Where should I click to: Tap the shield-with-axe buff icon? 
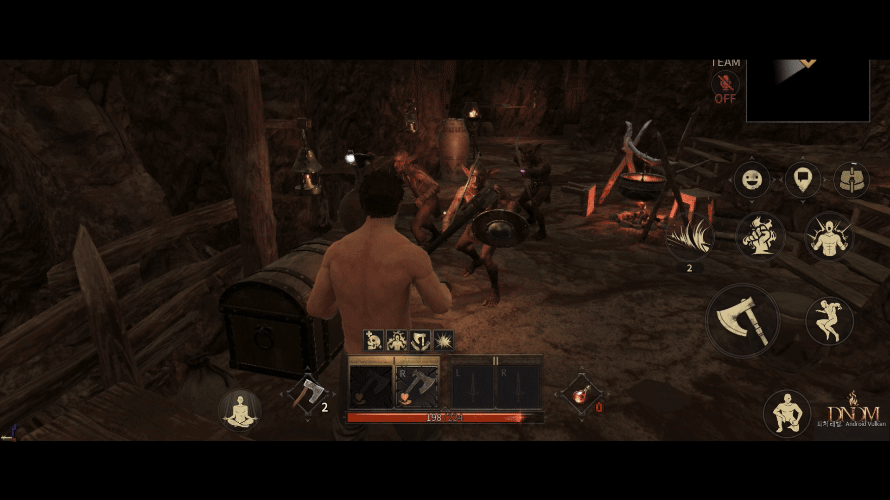[420, 341]
